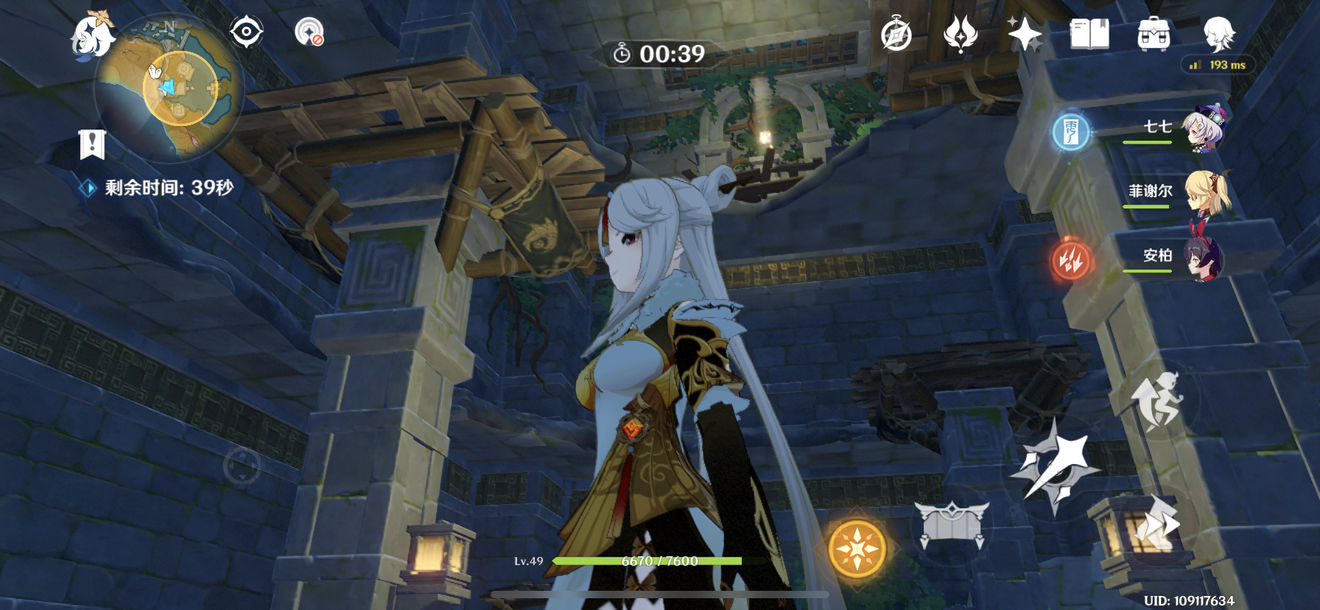Screen dimensions: 1320x610
Task: Open the quest tracker exclamation icon
Action: (92, 145)
